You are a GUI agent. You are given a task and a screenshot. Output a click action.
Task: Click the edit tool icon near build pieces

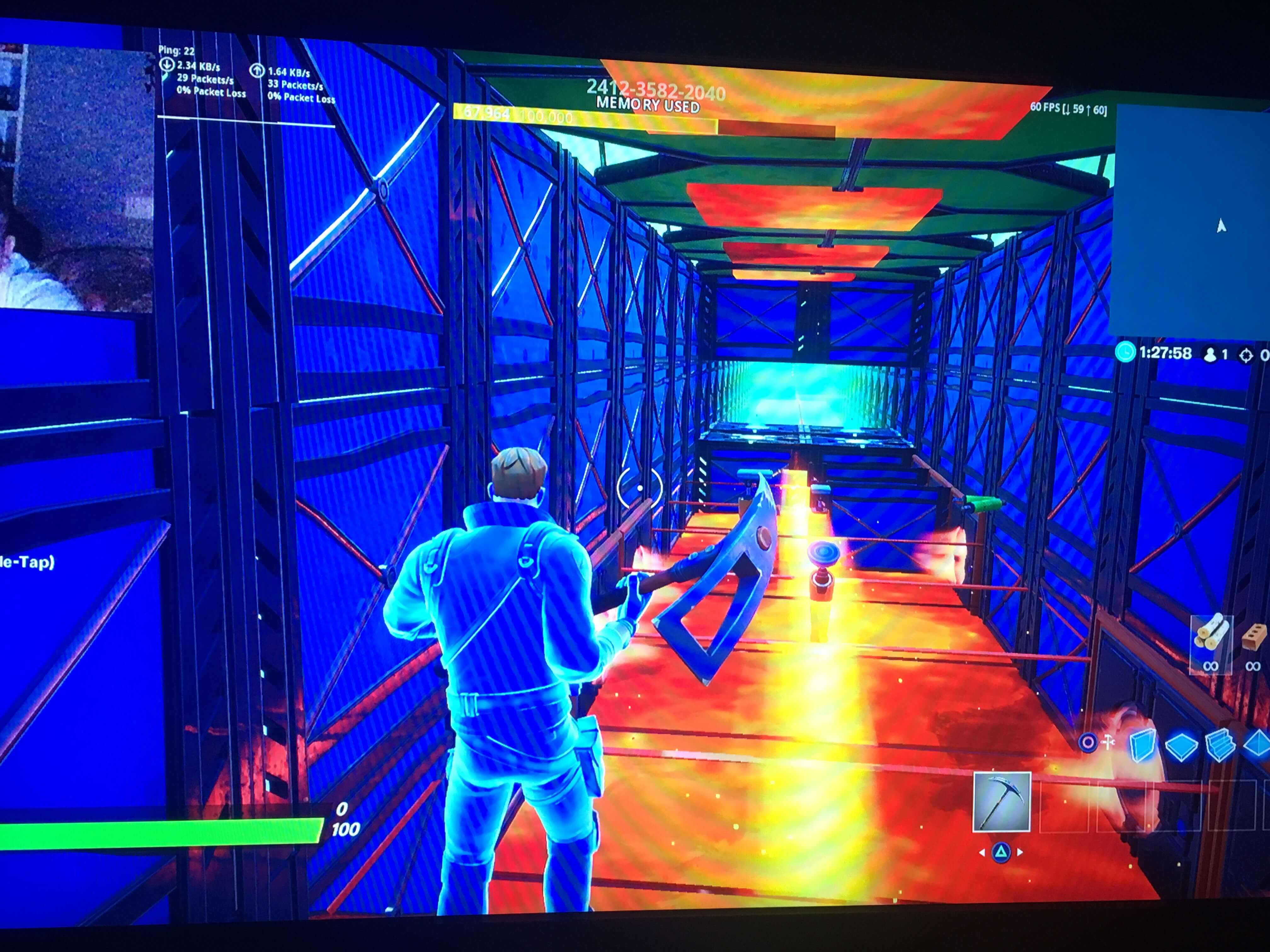coord(1107,743)
